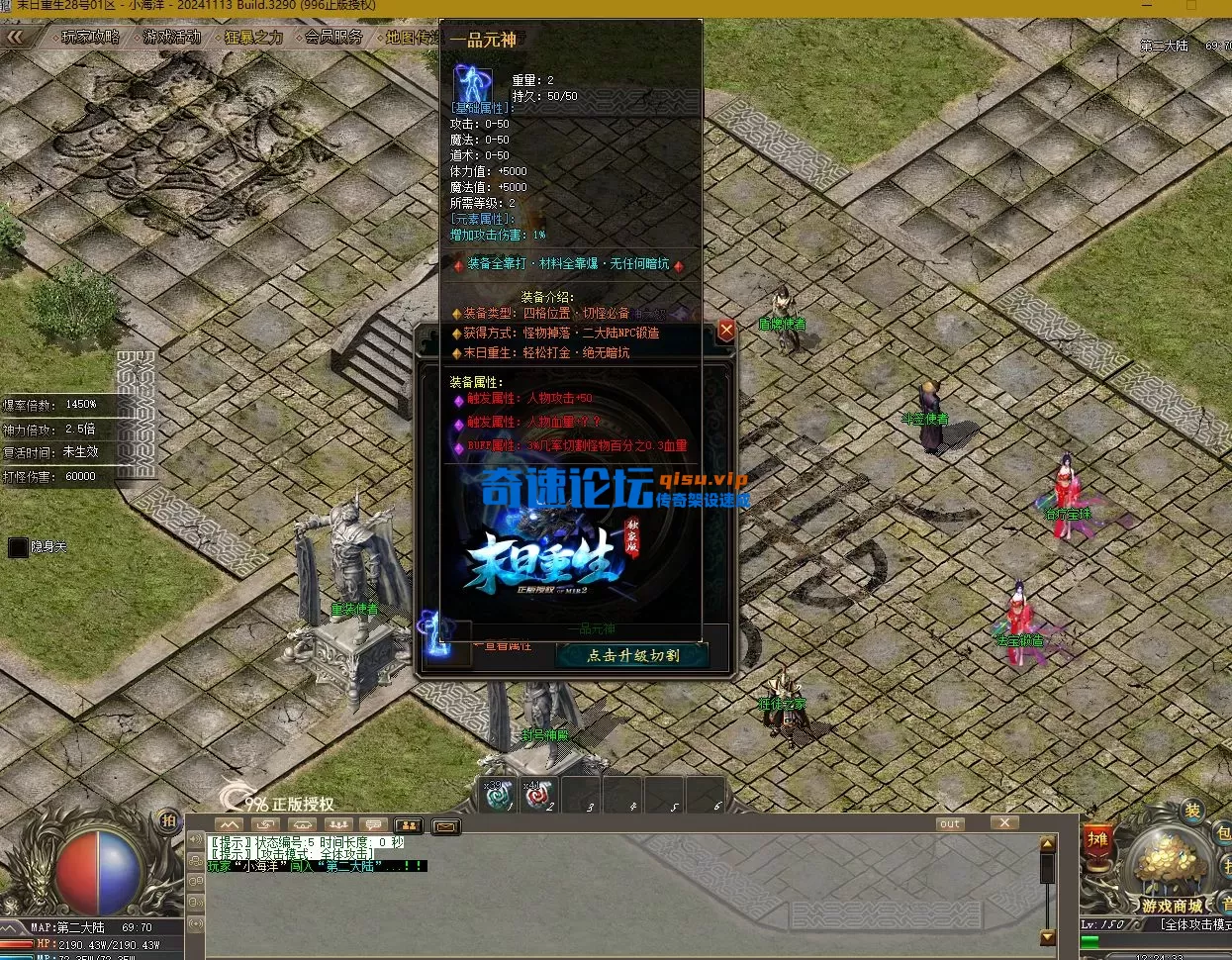Collapse the top menu with the double-arrow button
The width and height of the screenshot is (1232, 960).
click(x=16, y=38)
